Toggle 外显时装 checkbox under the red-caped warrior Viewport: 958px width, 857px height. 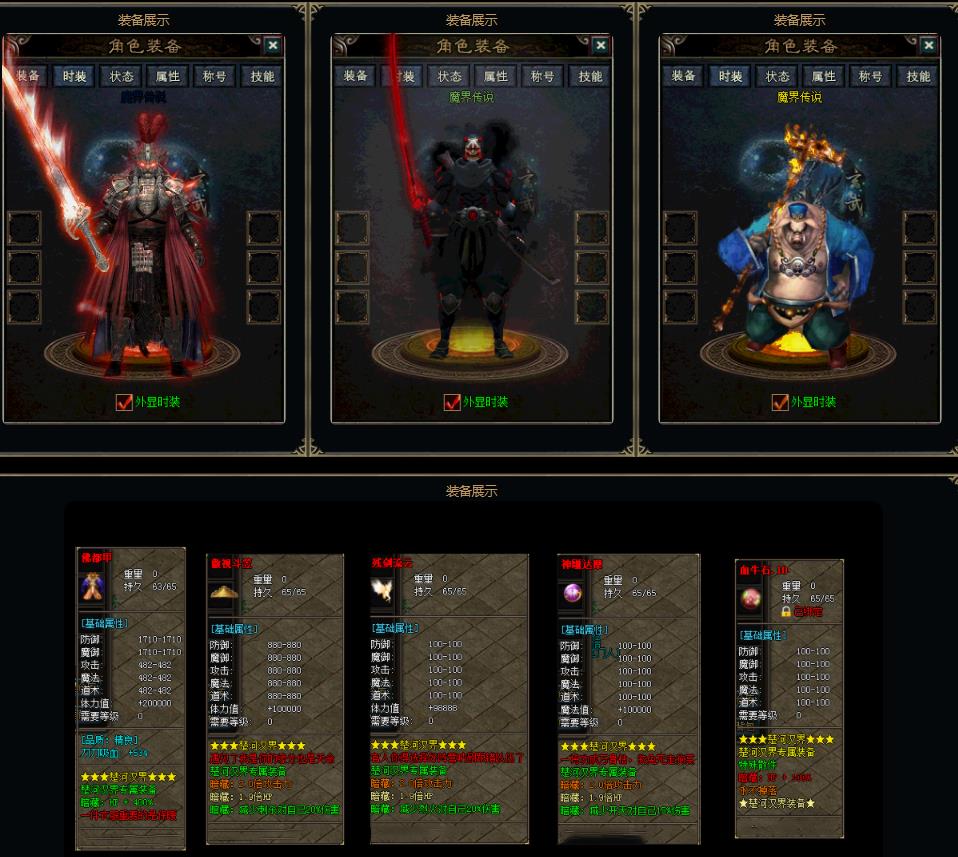click(x=125, y=402)
